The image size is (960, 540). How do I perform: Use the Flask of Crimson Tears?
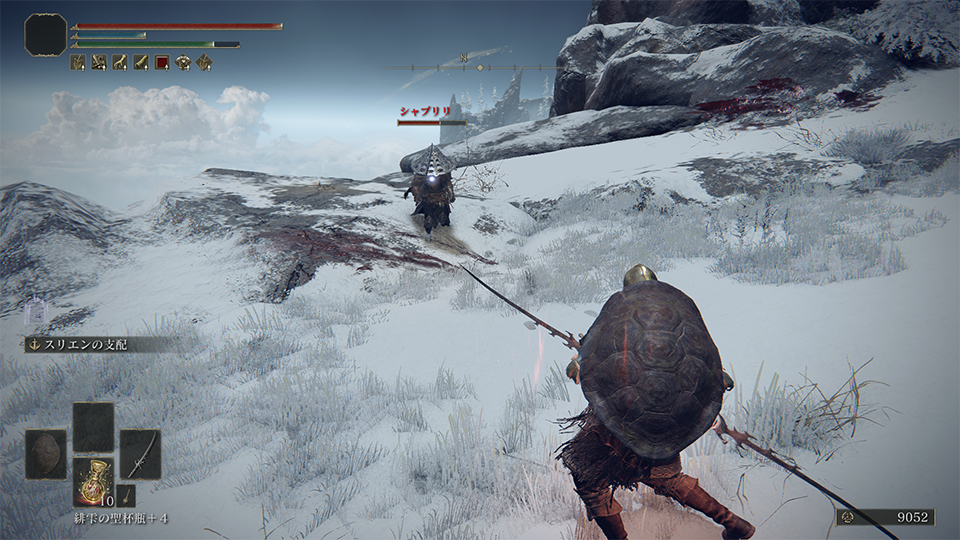pos(93,481)
